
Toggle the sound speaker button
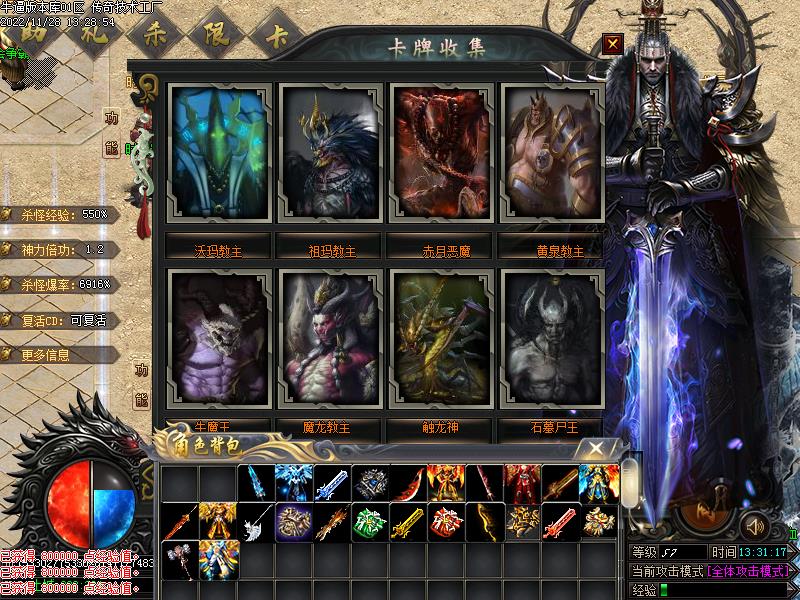point(753,524)
